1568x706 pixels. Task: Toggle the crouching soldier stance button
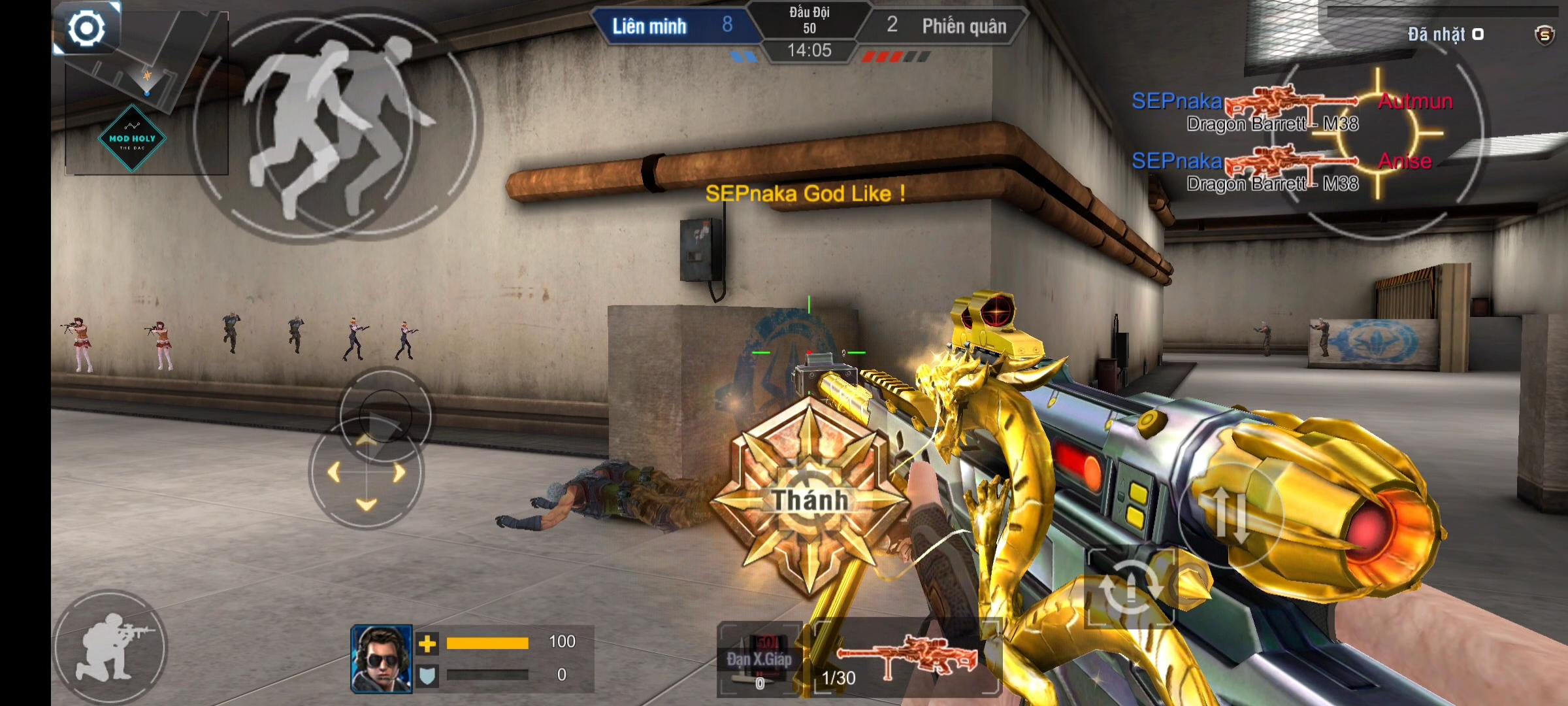point(110,647)
